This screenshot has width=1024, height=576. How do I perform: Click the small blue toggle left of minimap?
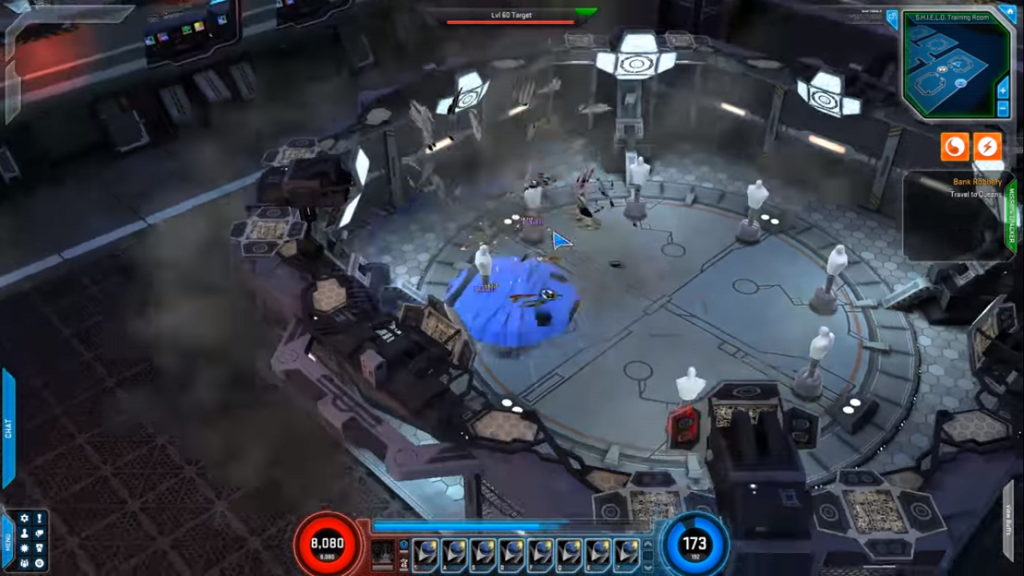coord(892,18)
